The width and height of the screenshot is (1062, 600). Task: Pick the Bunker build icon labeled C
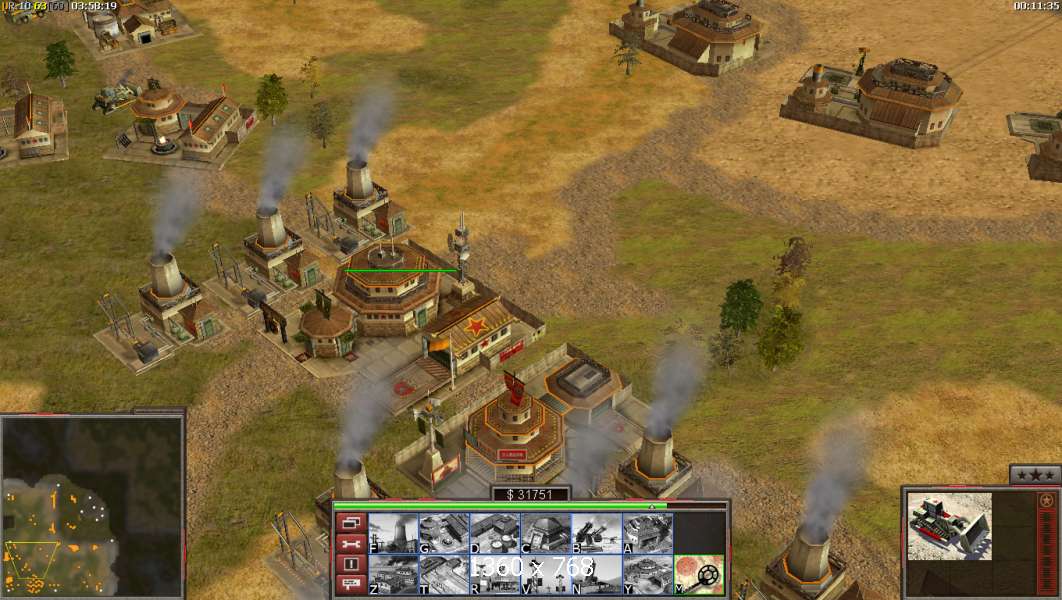(x=546, y=533)
